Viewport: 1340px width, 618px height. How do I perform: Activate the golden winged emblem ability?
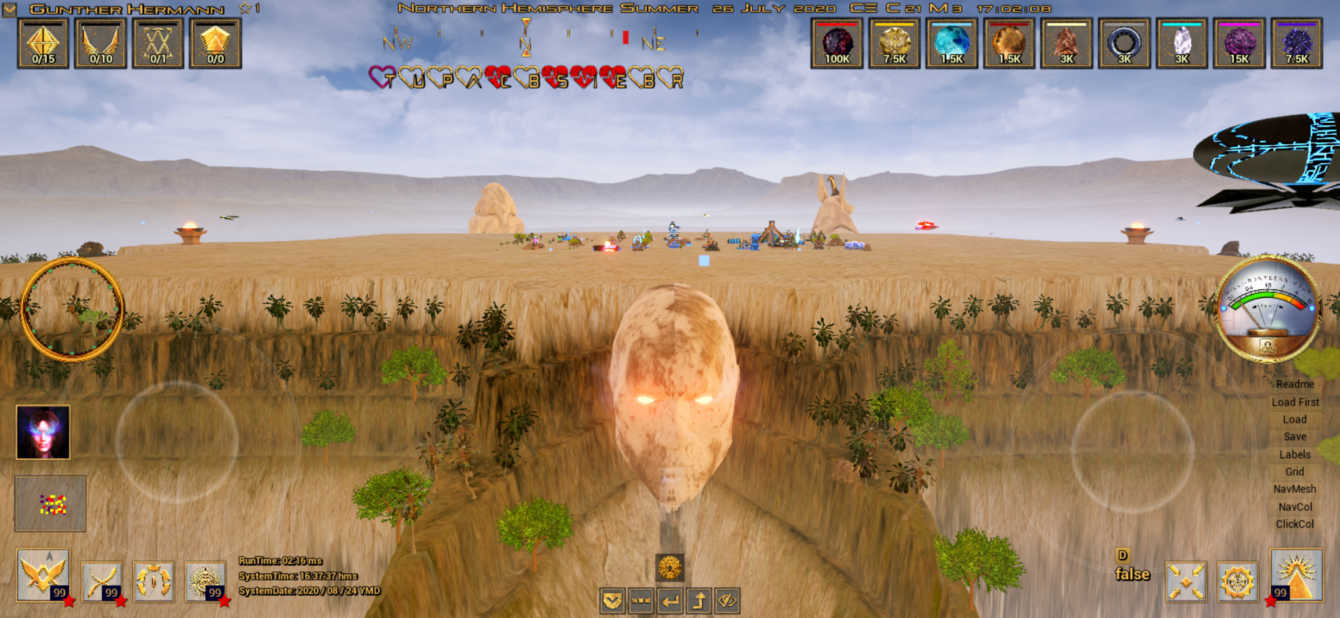click(x=43, y=576)
